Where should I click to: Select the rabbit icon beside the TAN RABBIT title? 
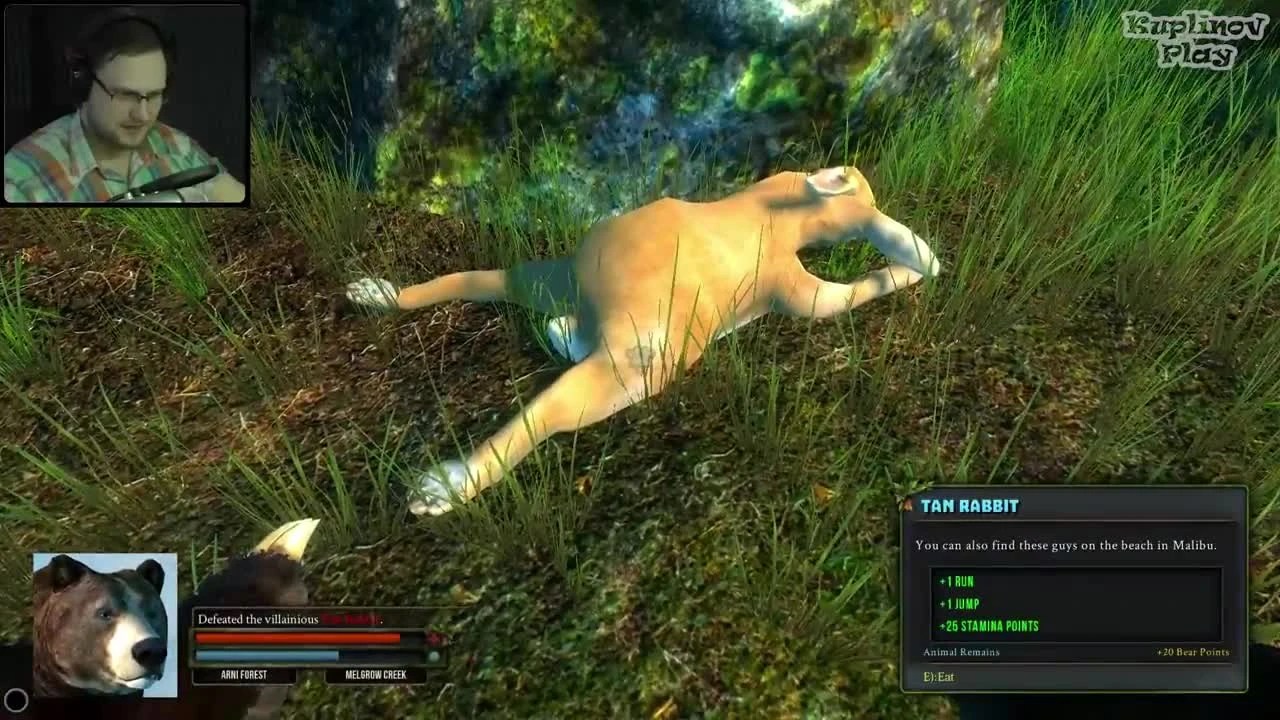(907, 503)
